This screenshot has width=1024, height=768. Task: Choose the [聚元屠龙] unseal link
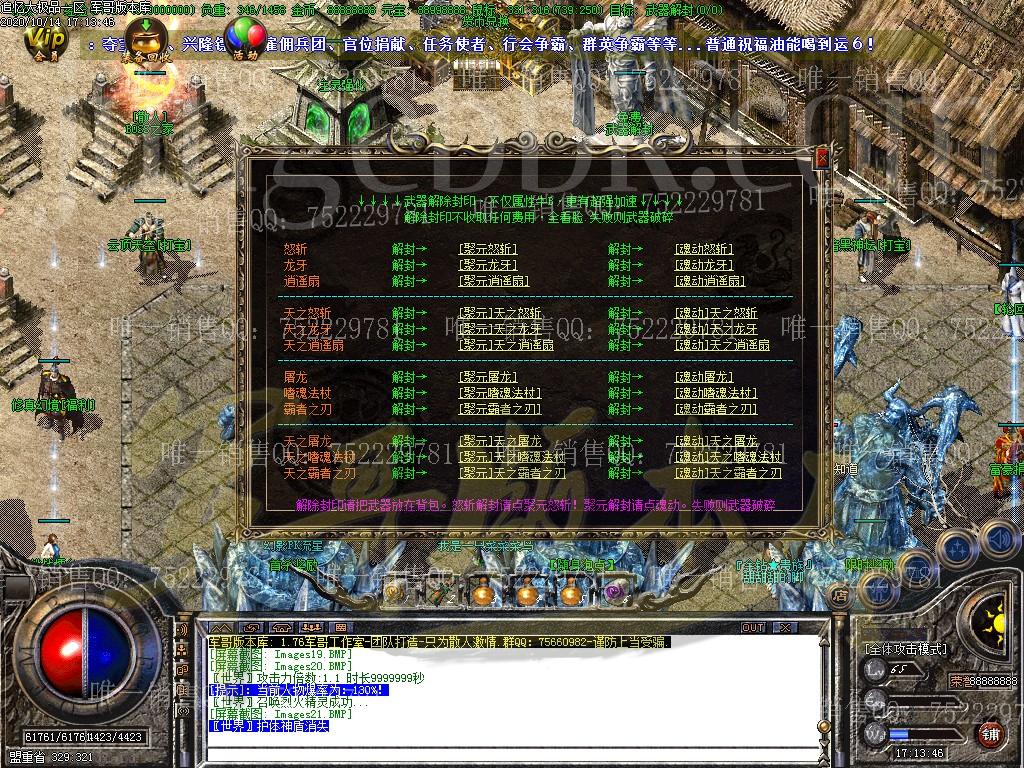[488, 377]
